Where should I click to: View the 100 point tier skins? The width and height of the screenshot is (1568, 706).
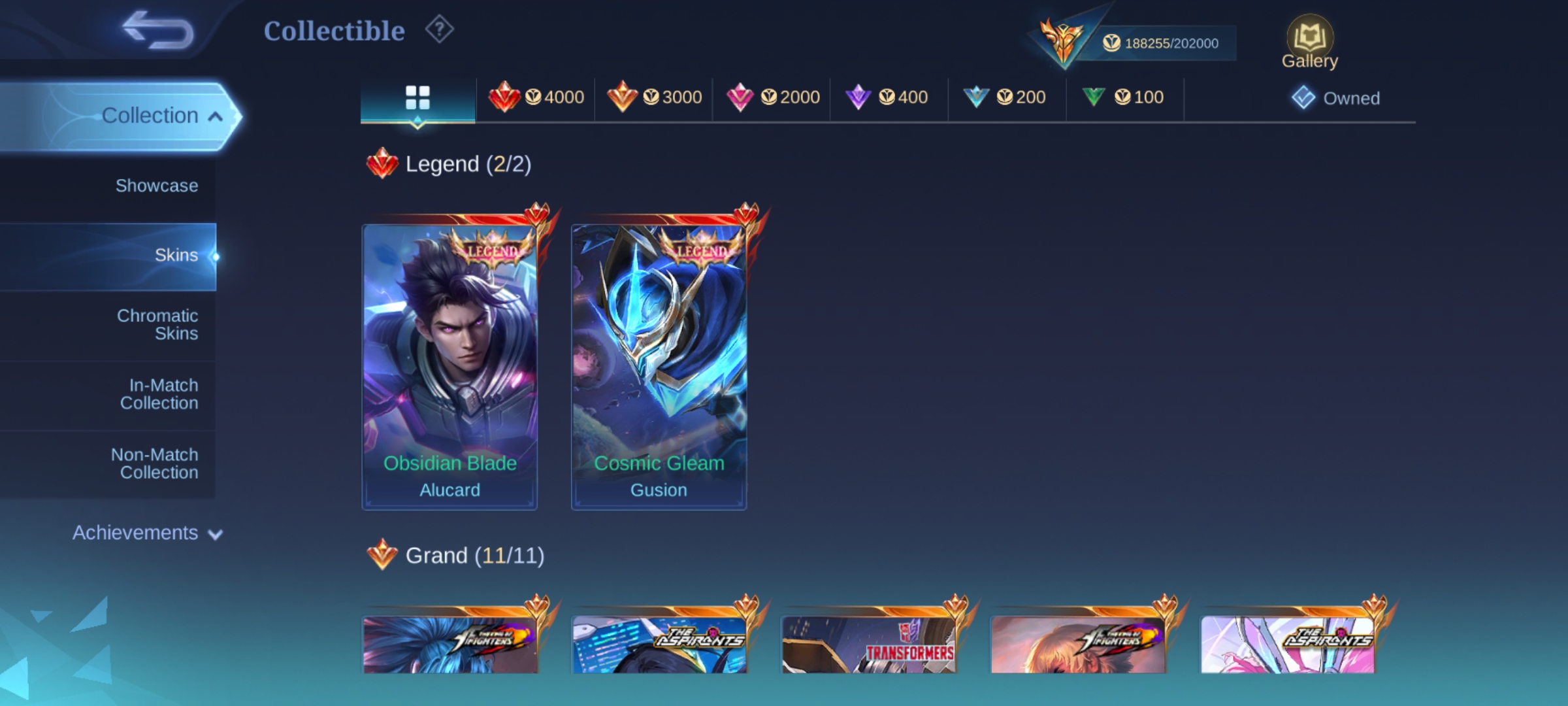pos(1123,98)
